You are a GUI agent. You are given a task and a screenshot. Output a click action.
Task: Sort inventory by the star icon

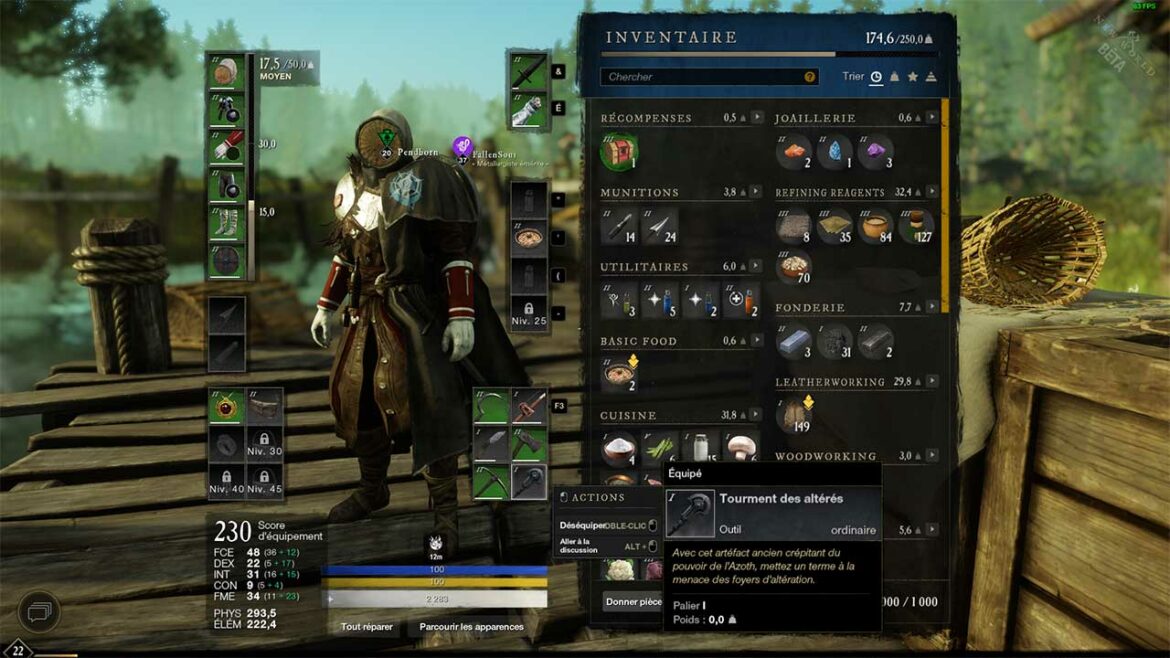coord(912,77)
